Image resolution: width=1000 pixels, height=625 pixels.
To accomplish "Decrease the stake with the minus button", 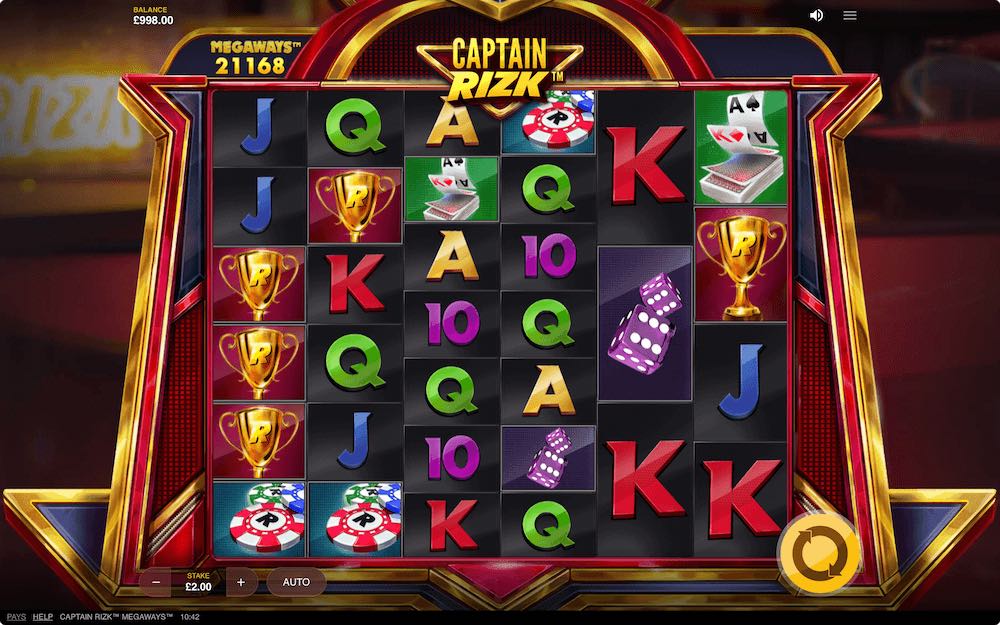I will click(x=156, y=582).
